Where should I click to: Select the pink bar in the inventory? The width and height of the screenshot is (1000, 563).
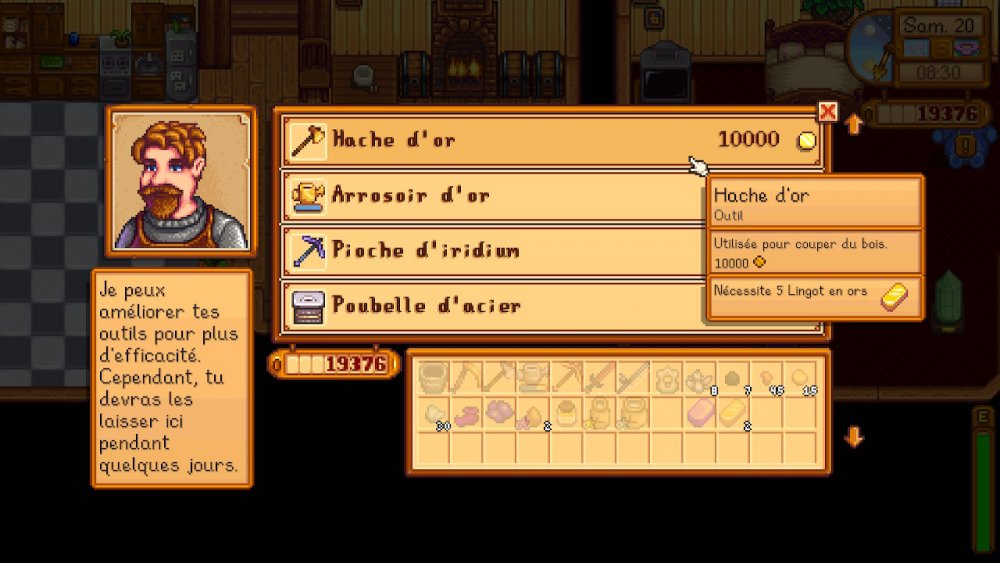point(700,412)
